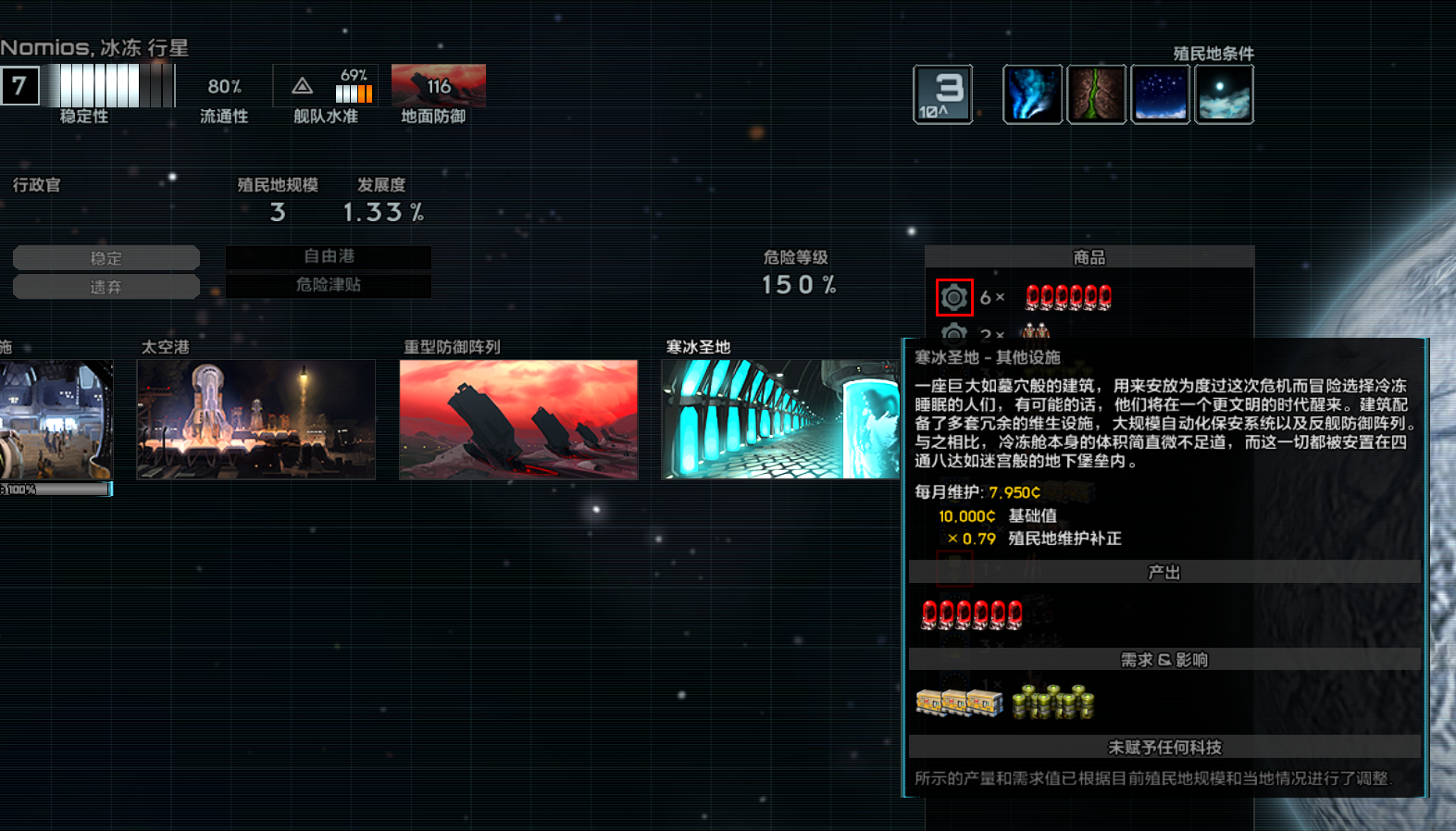查看蓝色极端天气殖民地条件图标

(1032, 93)
